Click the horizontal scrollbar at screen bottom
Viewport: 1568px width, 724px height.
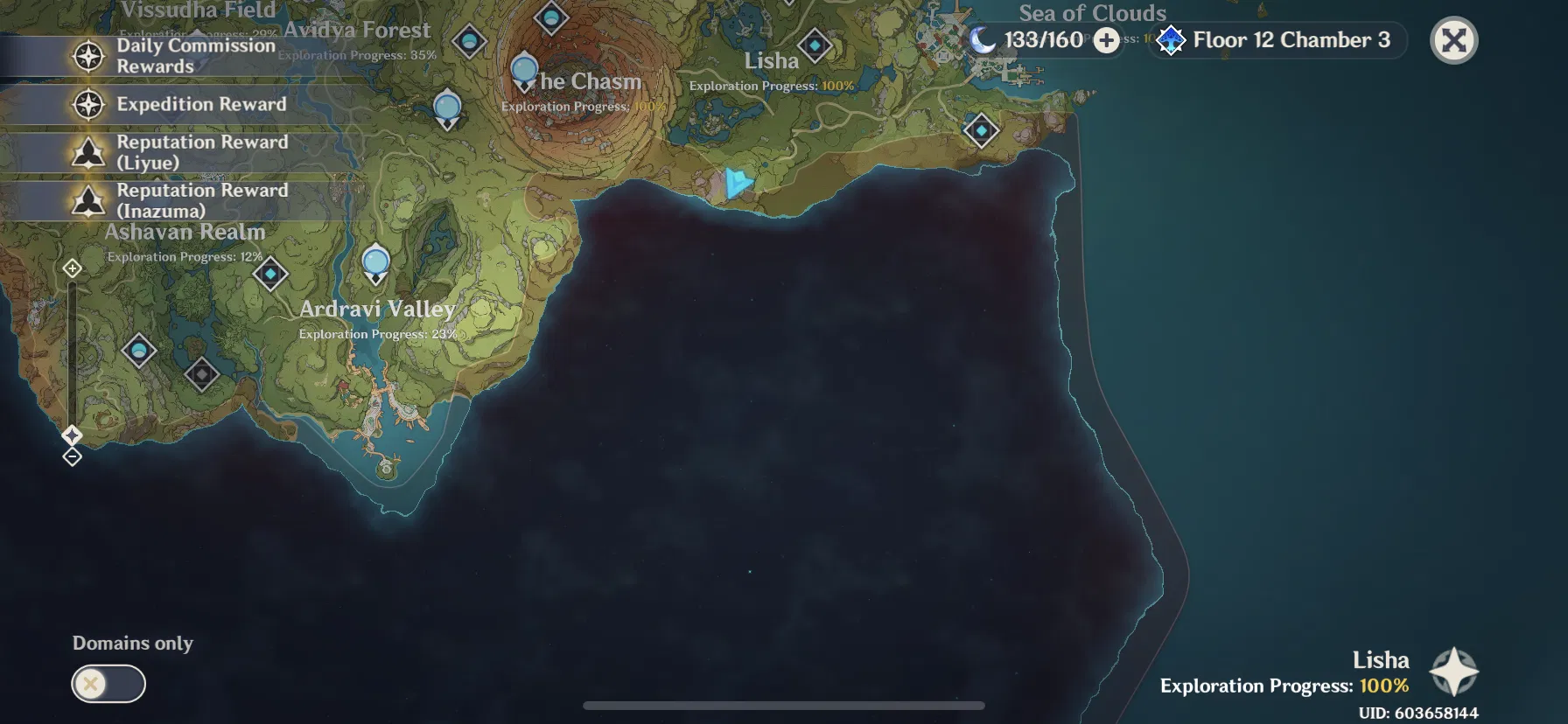[x=783, y=706]
